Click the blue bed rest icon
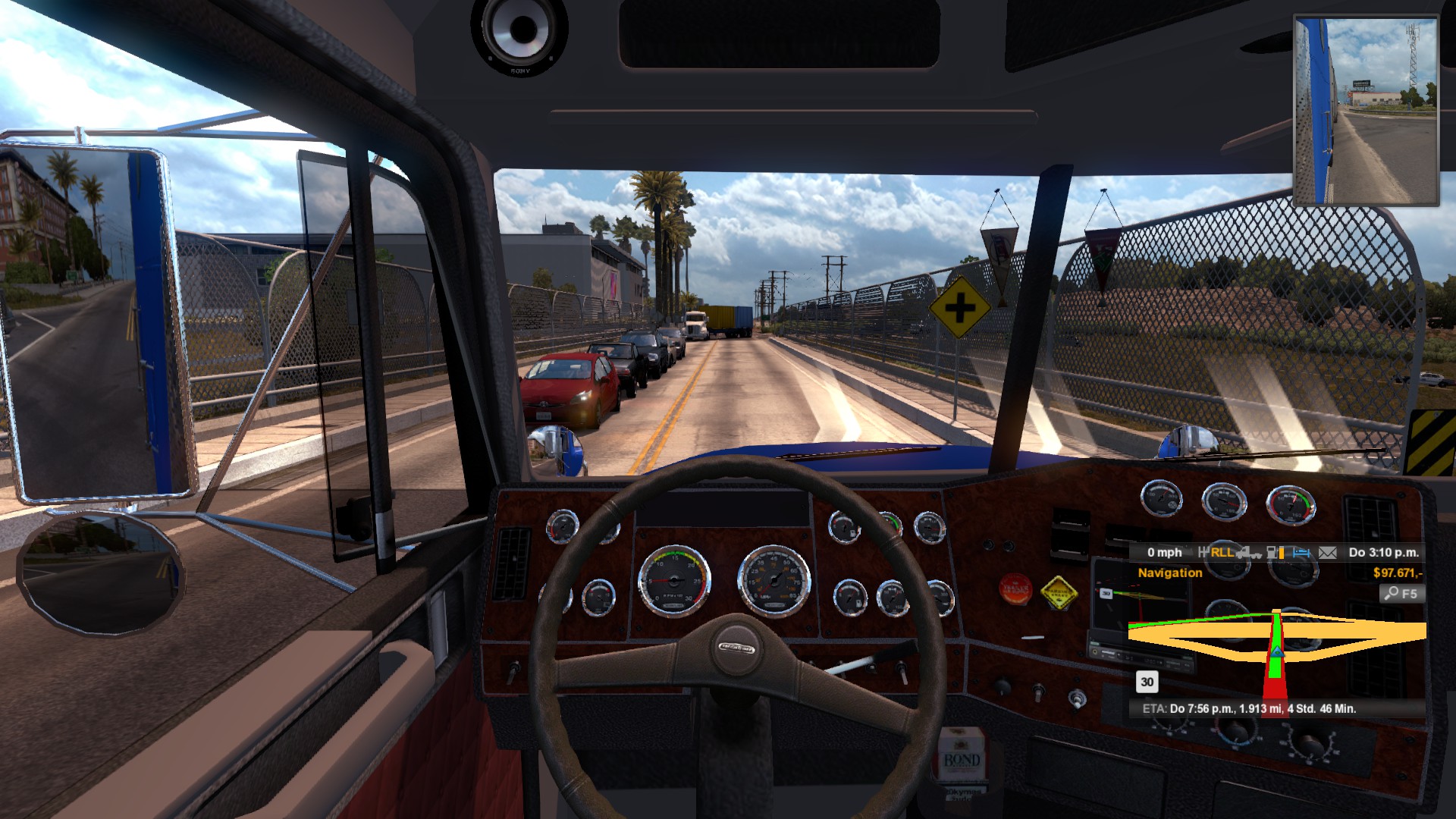Screen dimensions: 1456x819 (x=1301, y=553)
